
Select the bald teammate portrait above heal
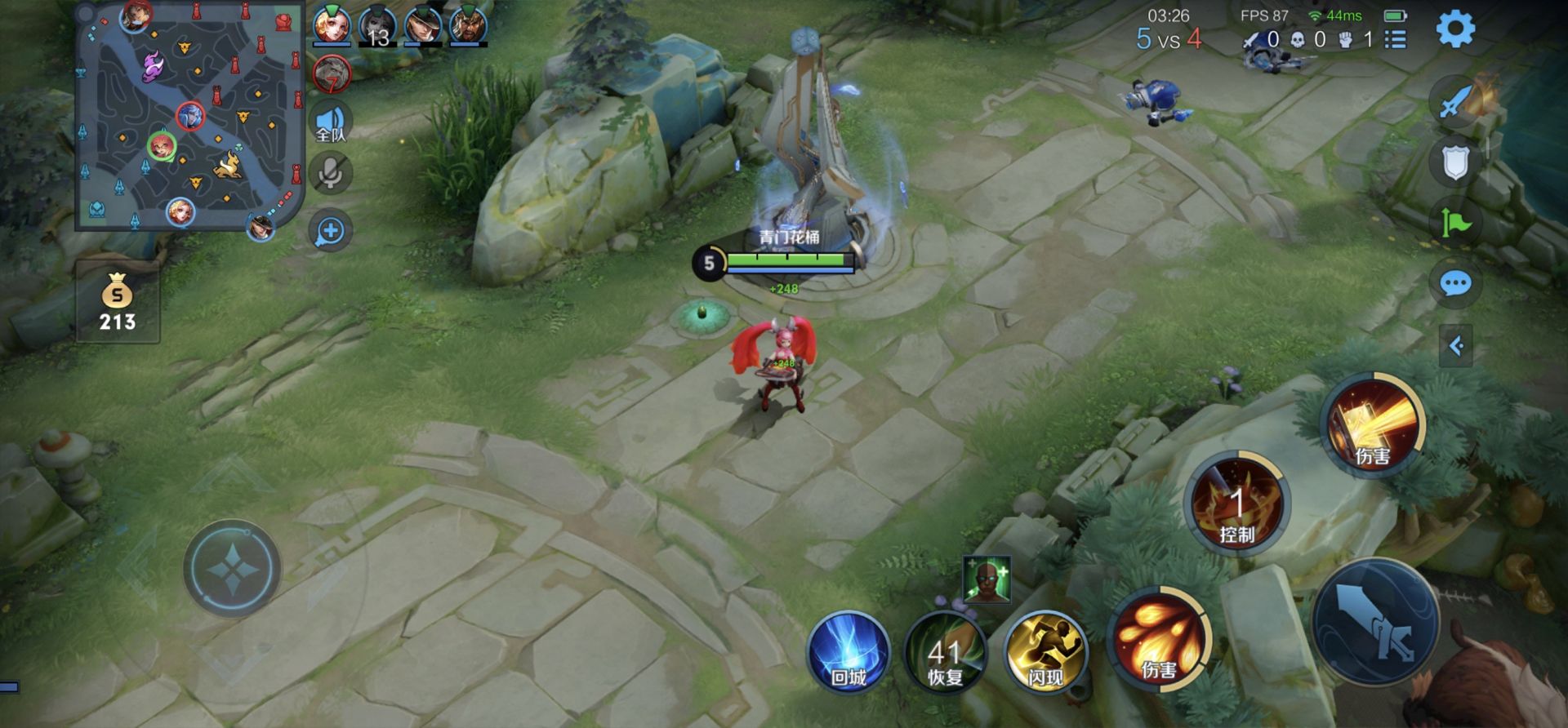coord(987,579)
